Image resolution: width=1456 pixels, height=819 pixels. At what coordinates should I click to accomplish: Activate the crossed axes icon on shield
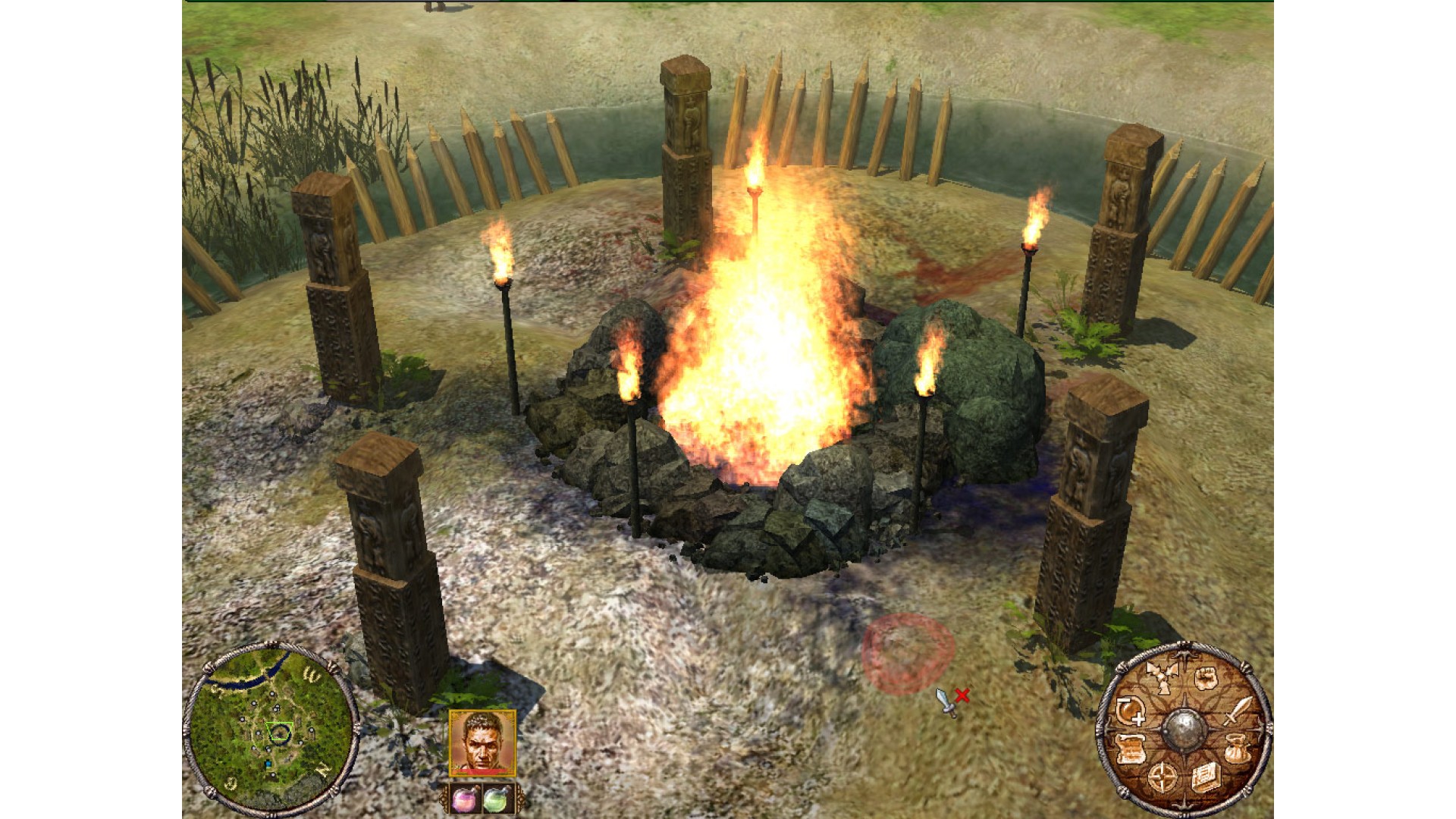click(1159, 676)
